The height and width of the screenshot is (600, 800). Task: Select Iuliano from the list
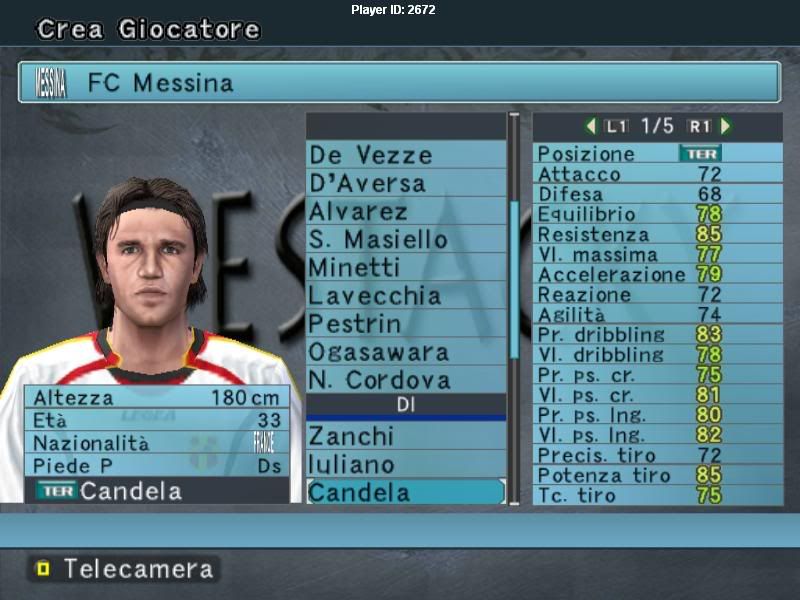tap(405, 464)
